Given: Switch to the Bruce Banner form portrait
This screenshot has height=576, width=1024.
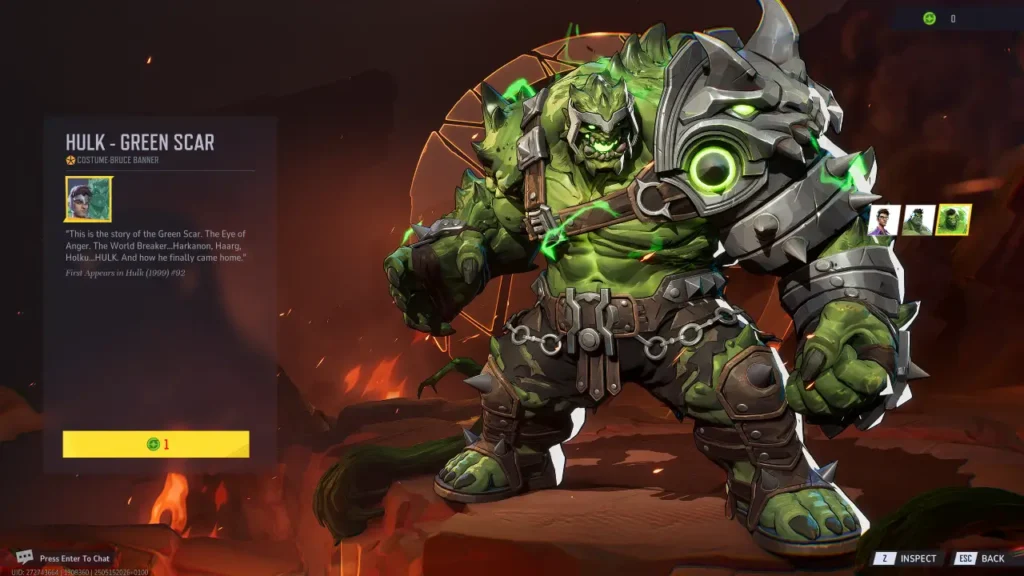Looking at the screenshot, I should 883,220.
